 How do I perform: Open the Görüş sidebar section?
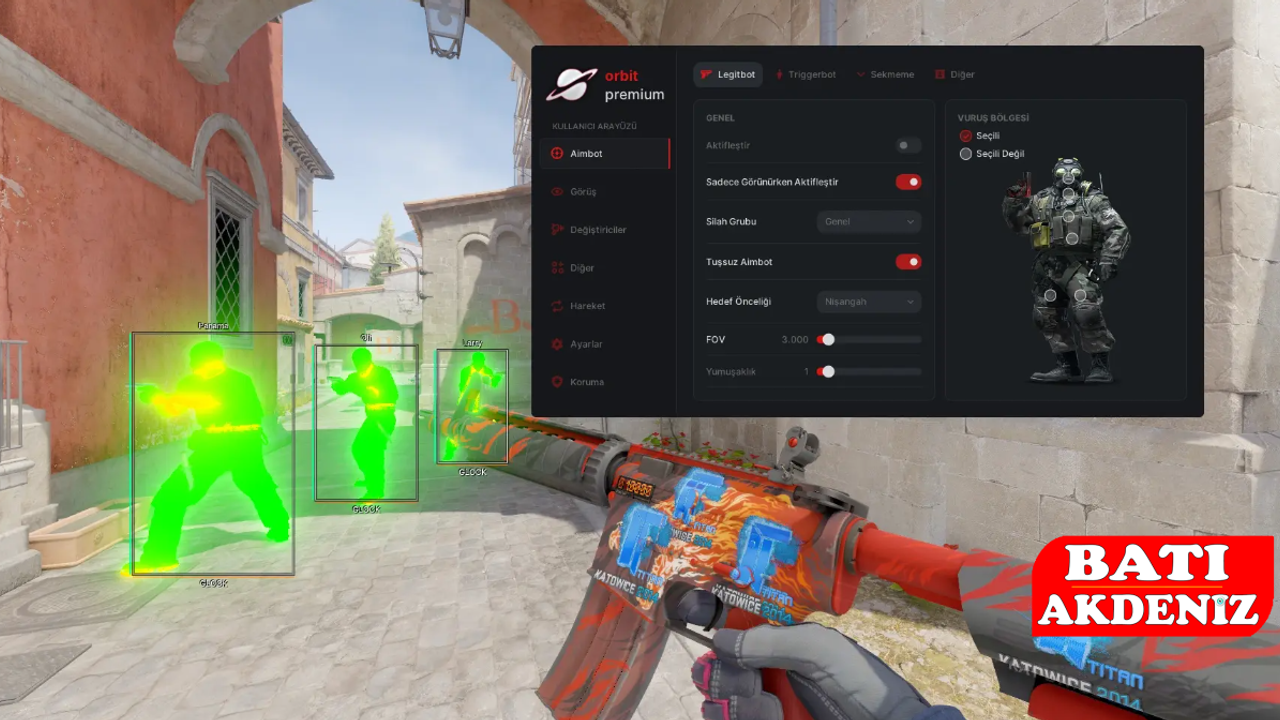[582, 192]
